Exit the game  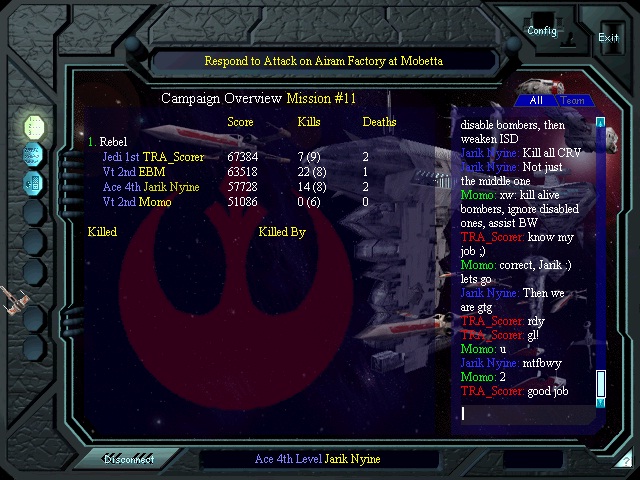point(608,38)
